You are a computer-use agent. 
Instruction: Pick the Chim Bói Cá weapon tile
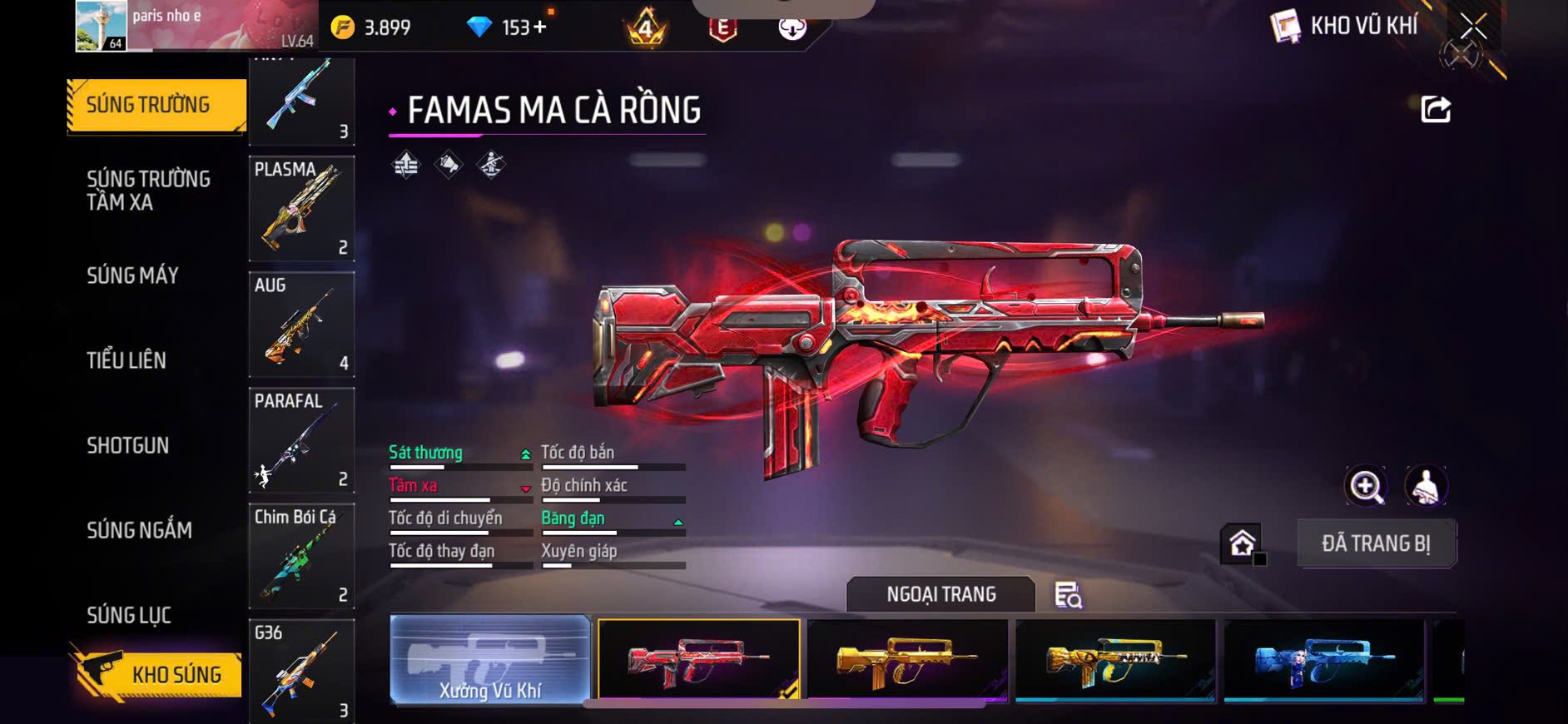pos(301,556)
